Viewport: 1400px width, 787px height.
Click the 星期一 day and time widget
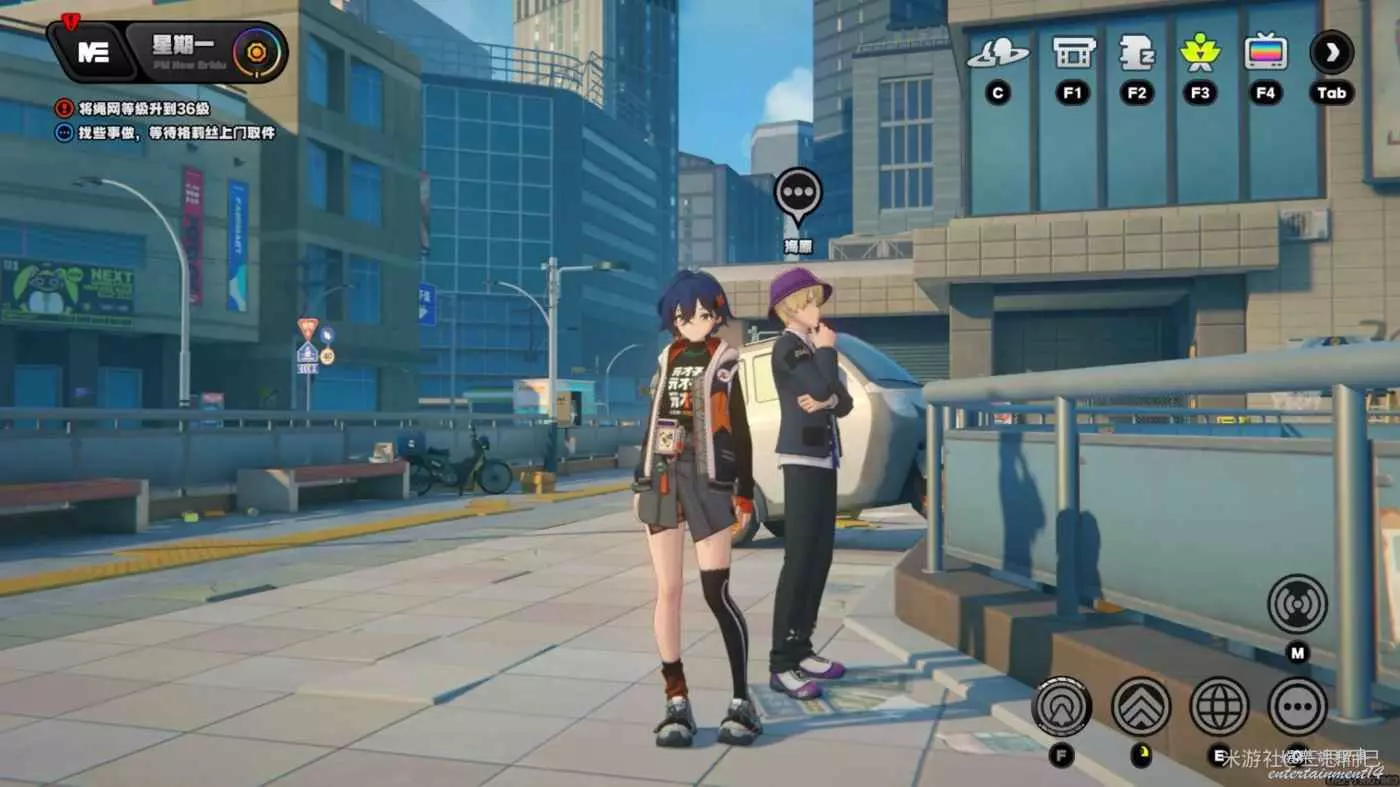tap(205, 51)
